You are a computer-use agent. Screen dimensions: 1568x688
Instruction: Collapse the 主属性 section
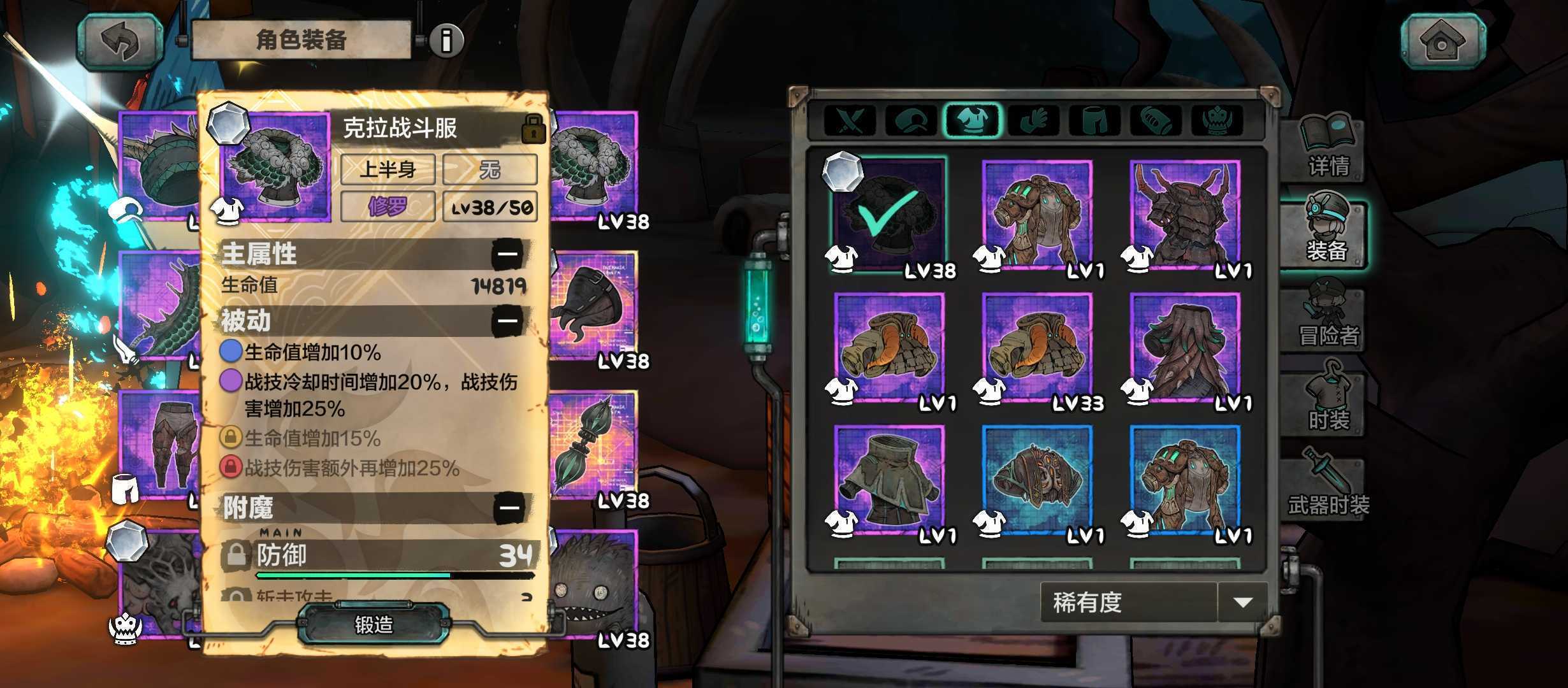click(507, 254)
